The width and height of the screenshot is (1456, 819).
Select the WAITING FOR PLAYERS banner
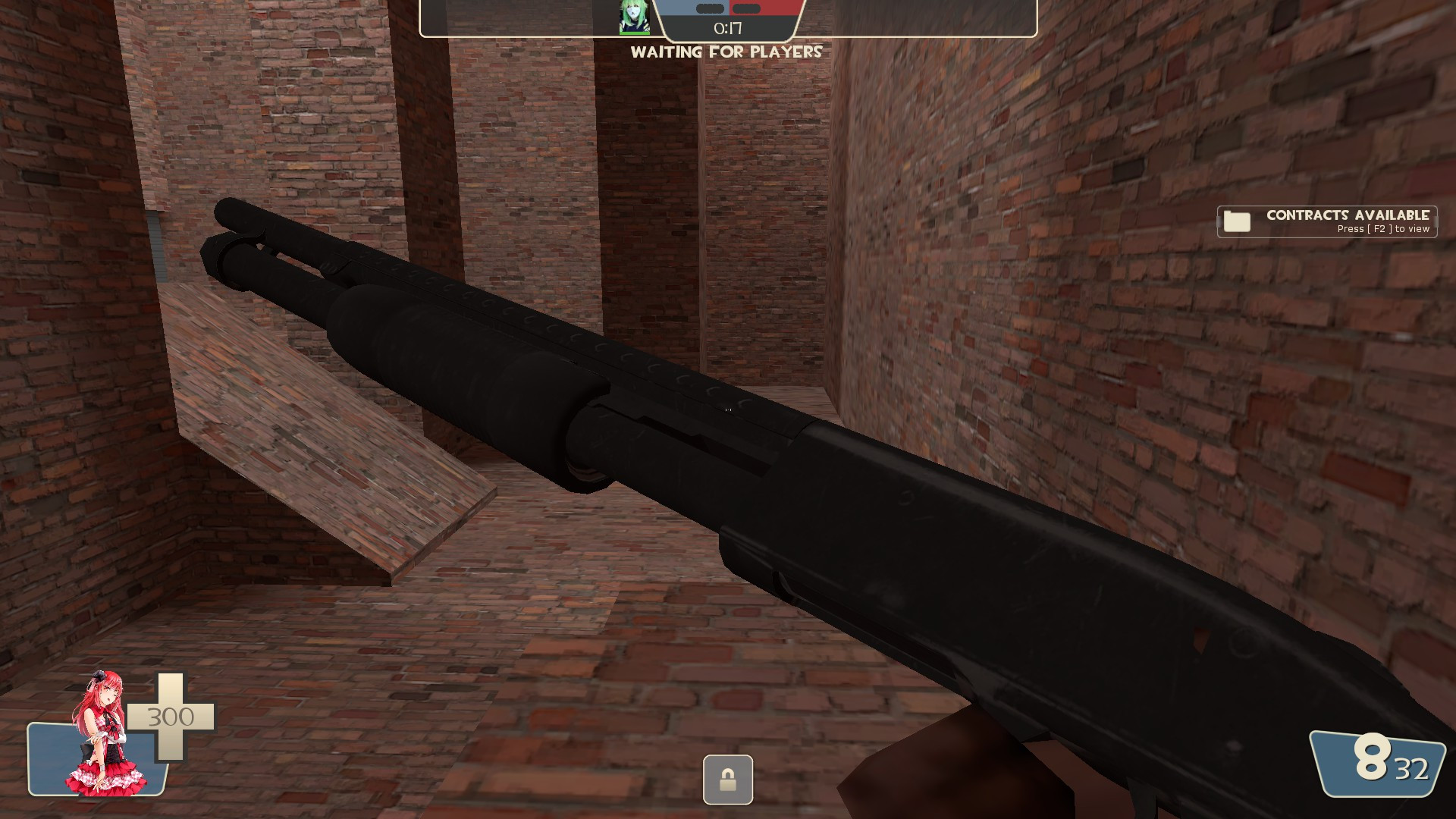point(726,52)
